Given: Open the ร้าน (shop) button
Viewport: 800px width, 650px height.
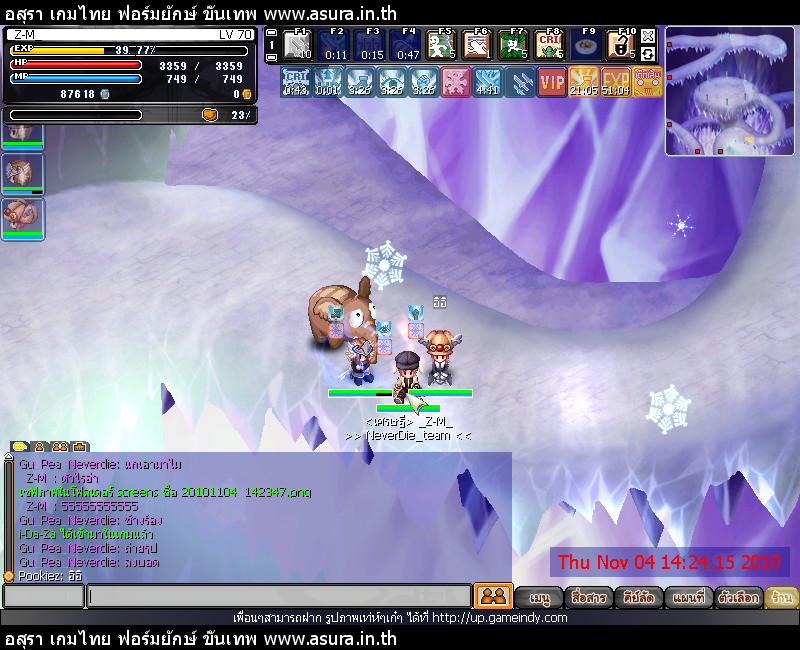Looking at the screenshot, I should click(783, 597).
